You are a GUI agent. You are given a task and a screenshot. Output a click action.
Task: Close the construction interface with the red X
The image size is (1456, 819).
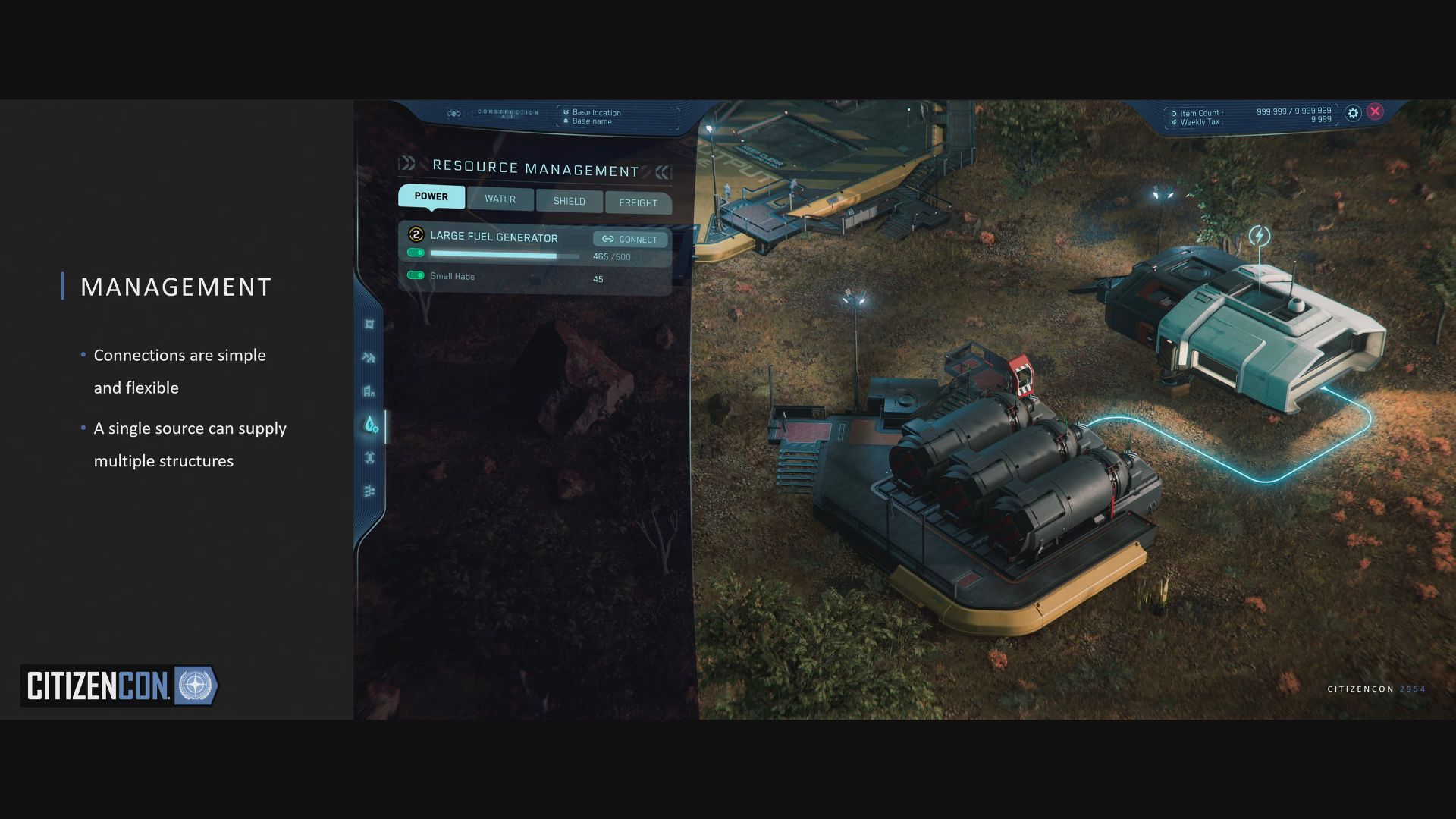tap(1375, 111)
